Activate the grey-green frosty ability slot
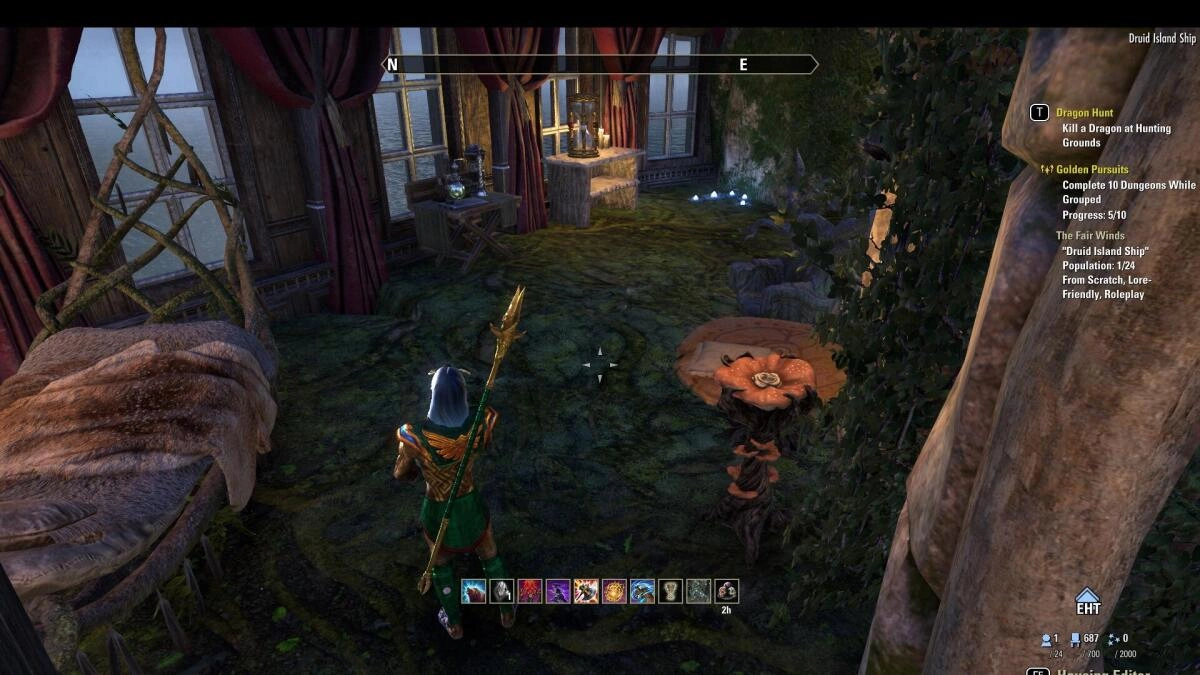Image resolution: width=1200 pixels, height=675 pixels. (698, 591)
